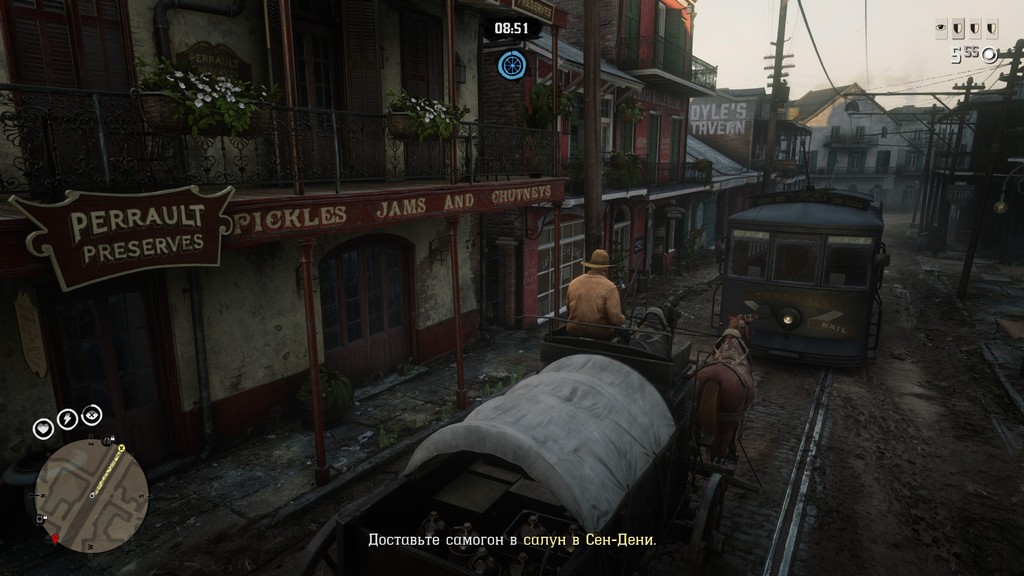Click the circular minimap
Viewport: 1024px width, 576px height.
(91, 496)
